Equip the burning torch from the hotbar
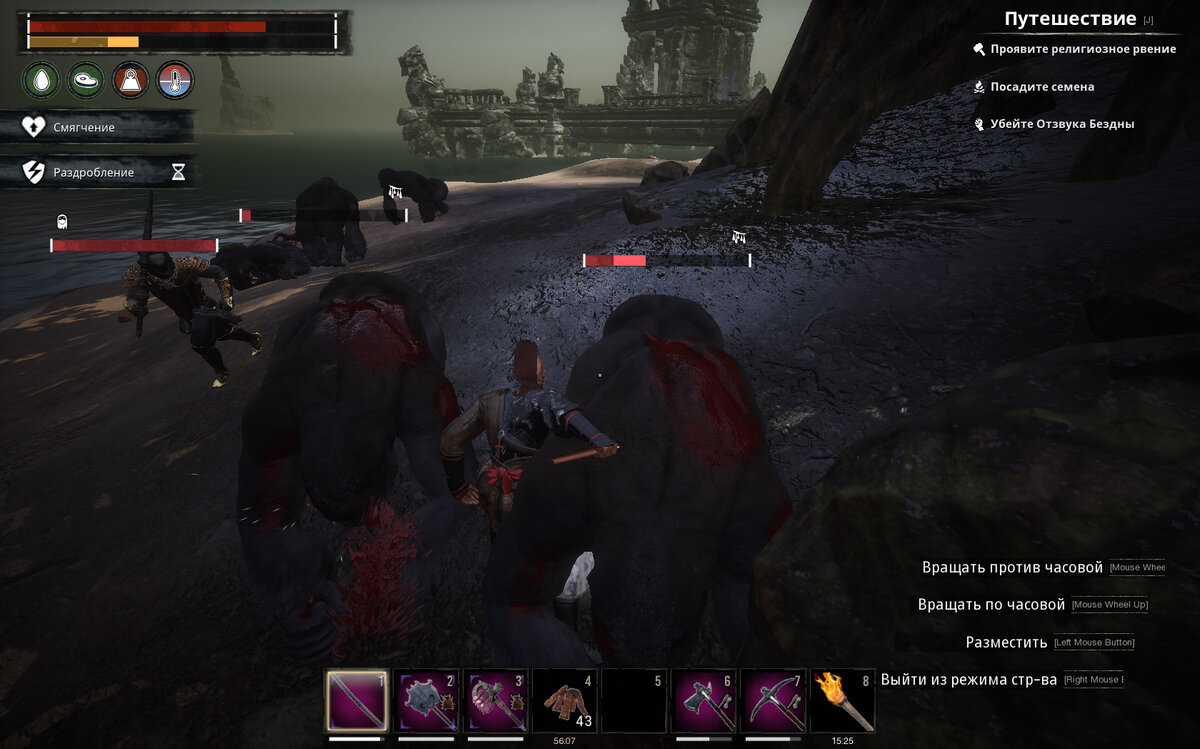The image size is (1200, 749). [x=842, y=701]
